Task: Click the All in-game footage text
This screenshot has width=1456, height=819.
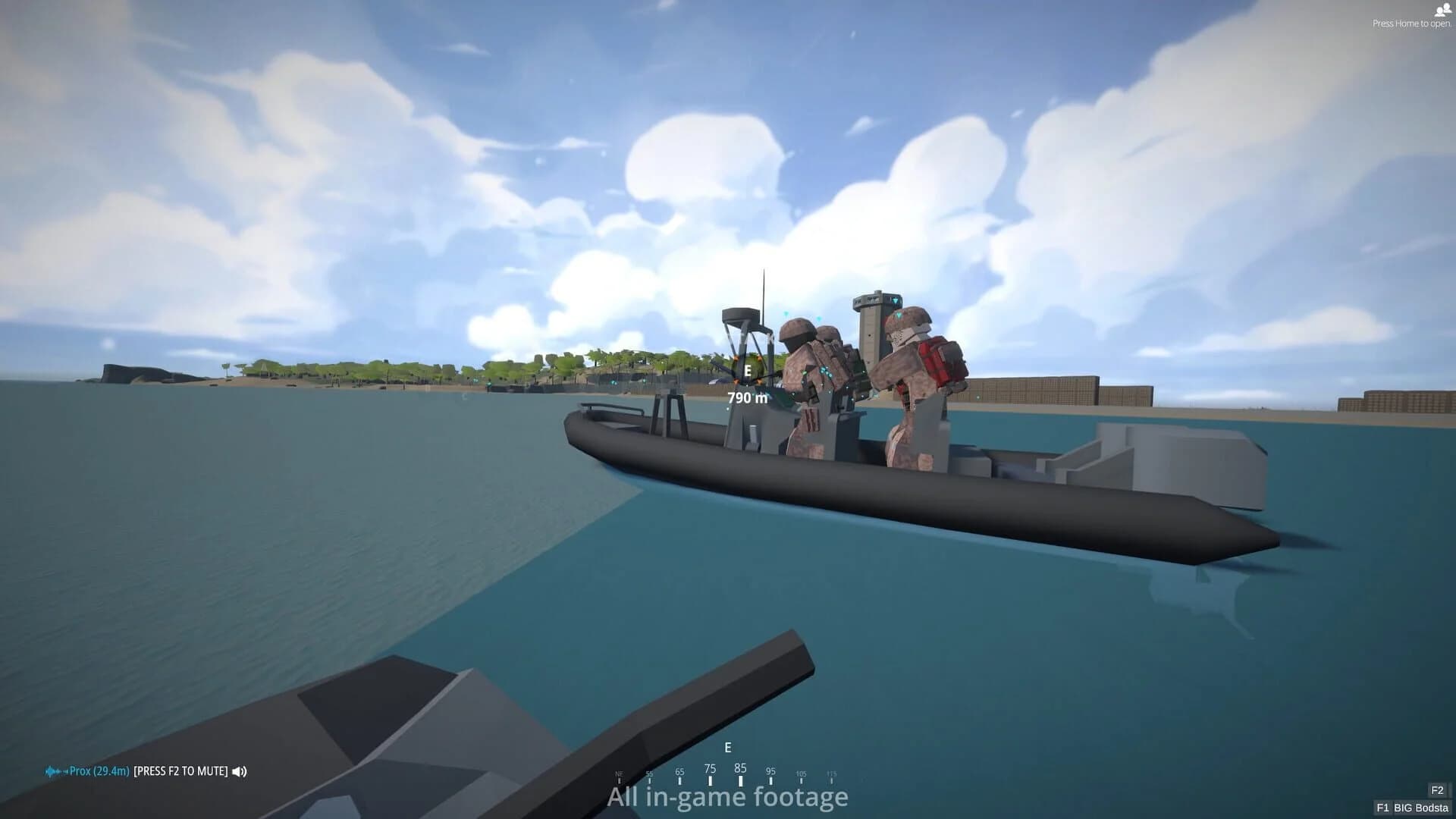Action: tap(726, 797)
